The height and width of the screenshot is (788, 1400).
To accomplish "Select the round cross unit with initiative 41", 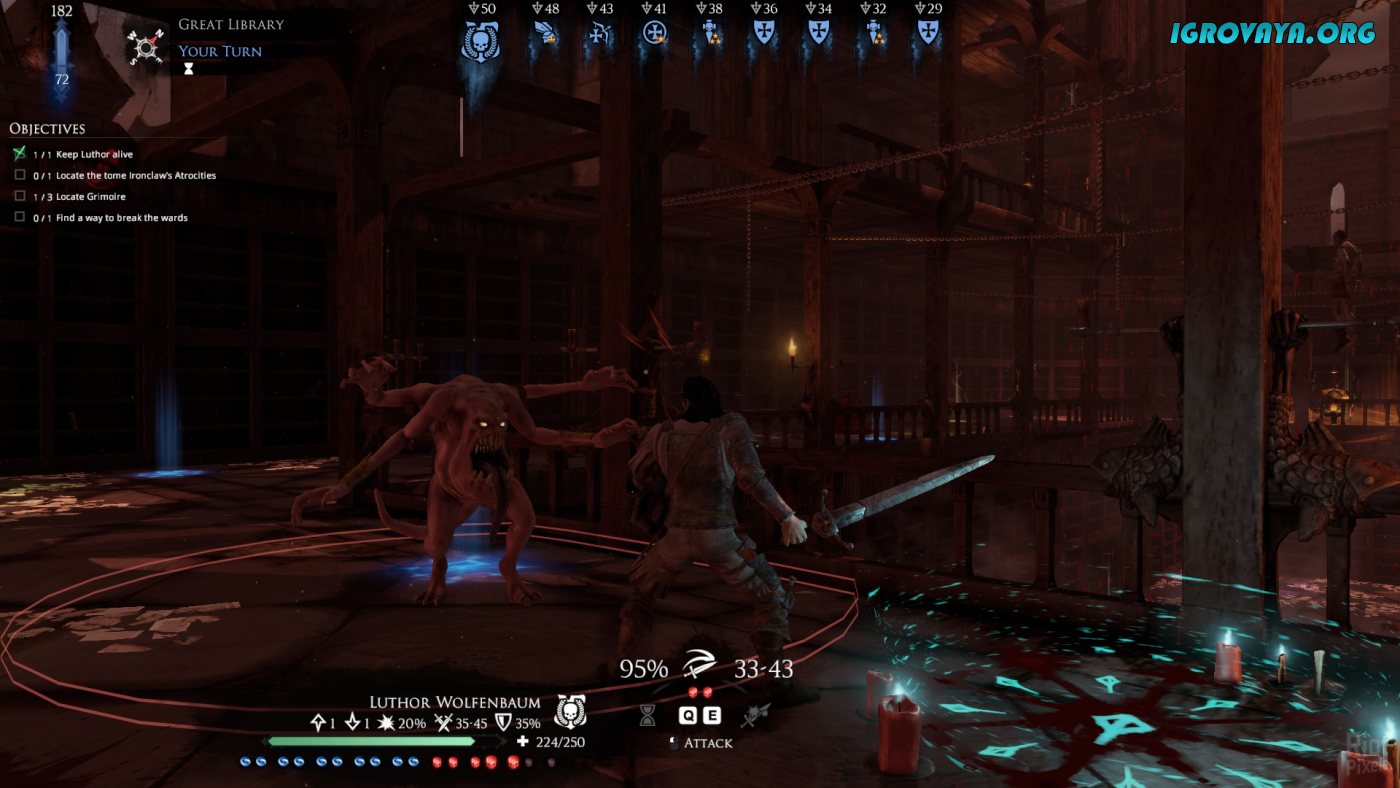I will coord(655,34).
